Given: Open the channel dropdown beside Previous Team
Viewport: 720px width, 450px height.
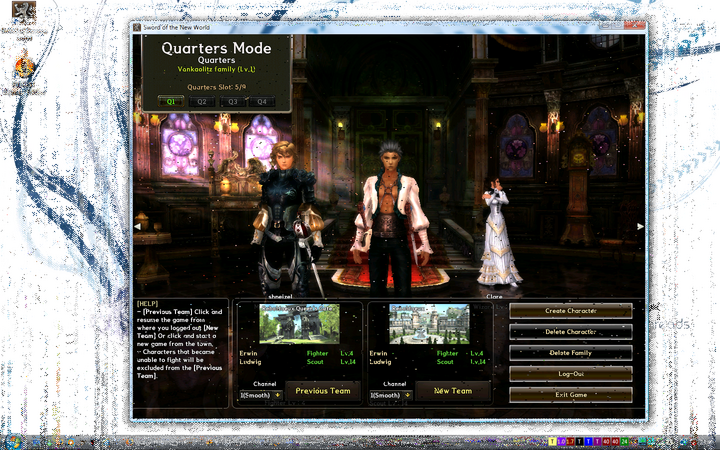Looking at the screenshot, I should click(261, 395).
